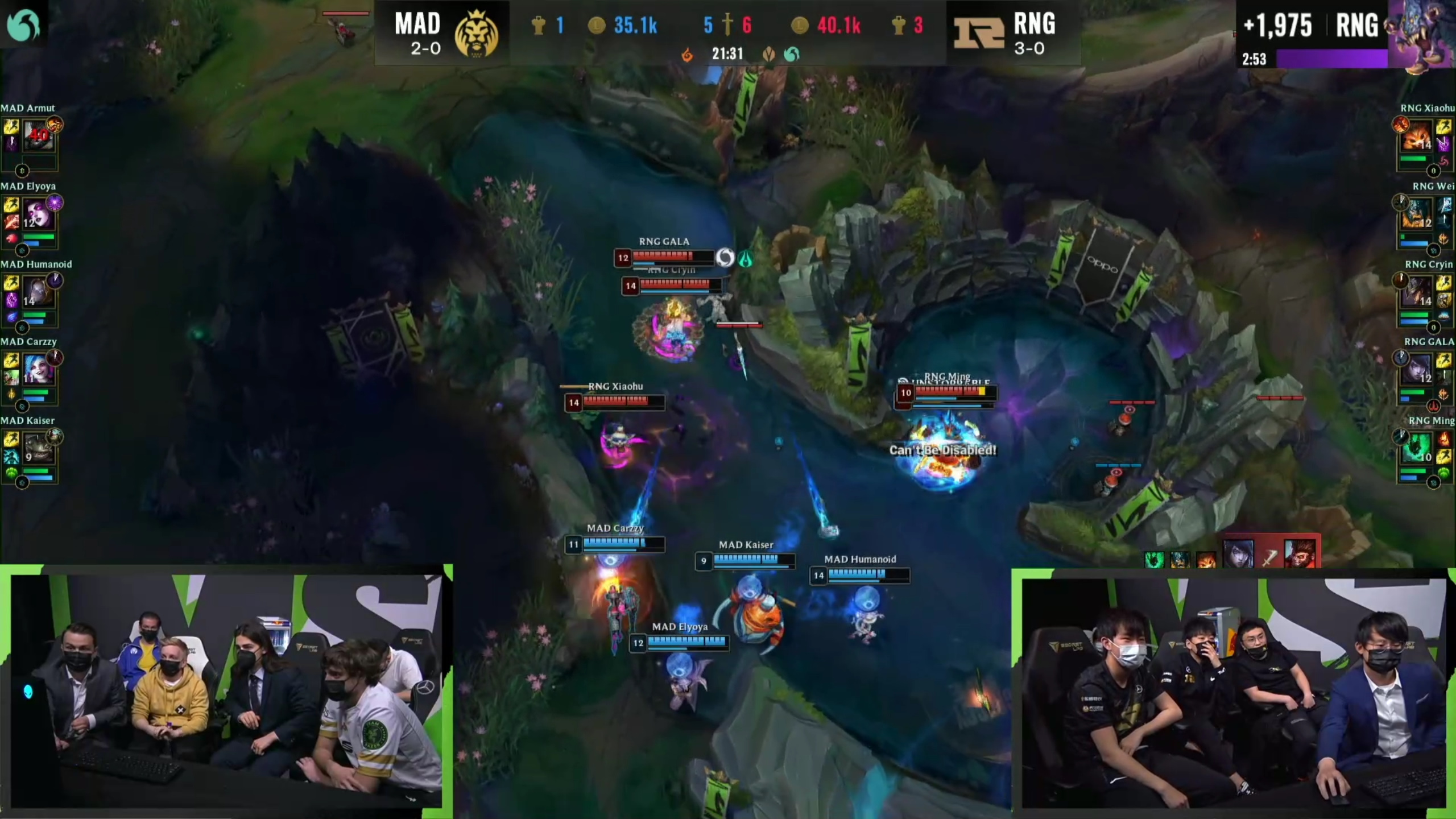Open the Baron buff portrait for RNG
This screenshot has width=1456, height=819.
click(1420, 34)
